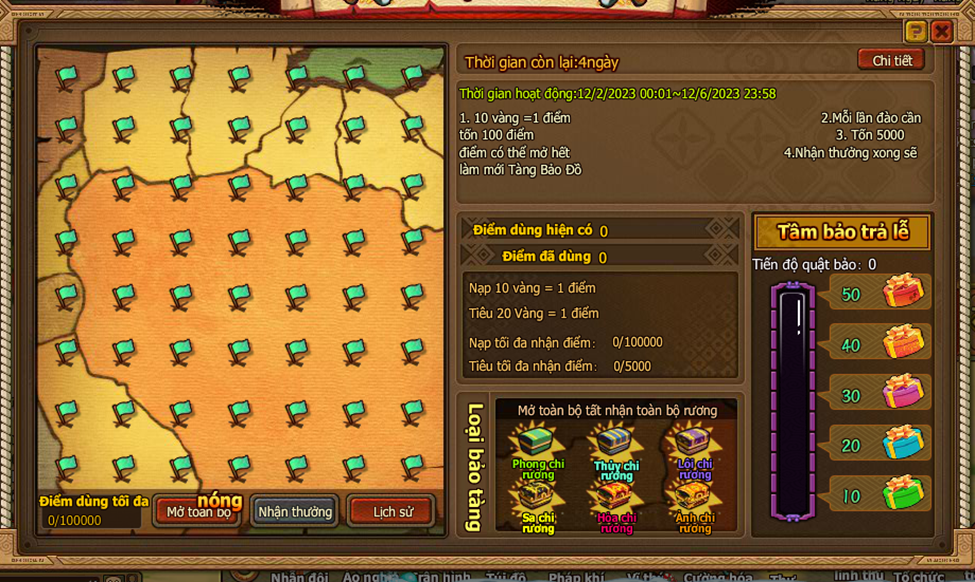Claim rewards with Nhận thưởng
This screenshot has height=582, width=975.
coord(295,512)
